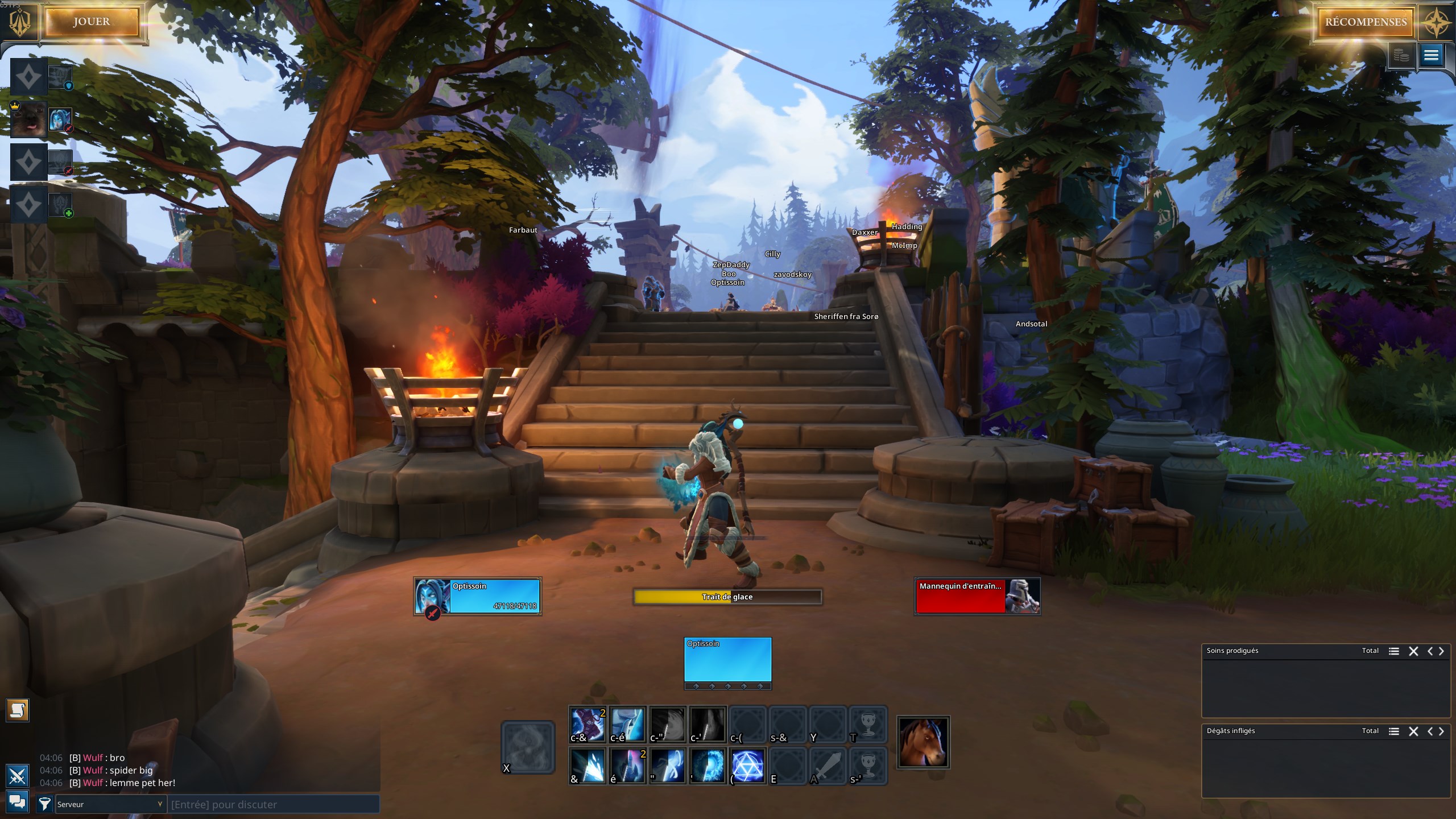1456x819 pixels.
Task: Click the horse mount icon
Action: 923,742
